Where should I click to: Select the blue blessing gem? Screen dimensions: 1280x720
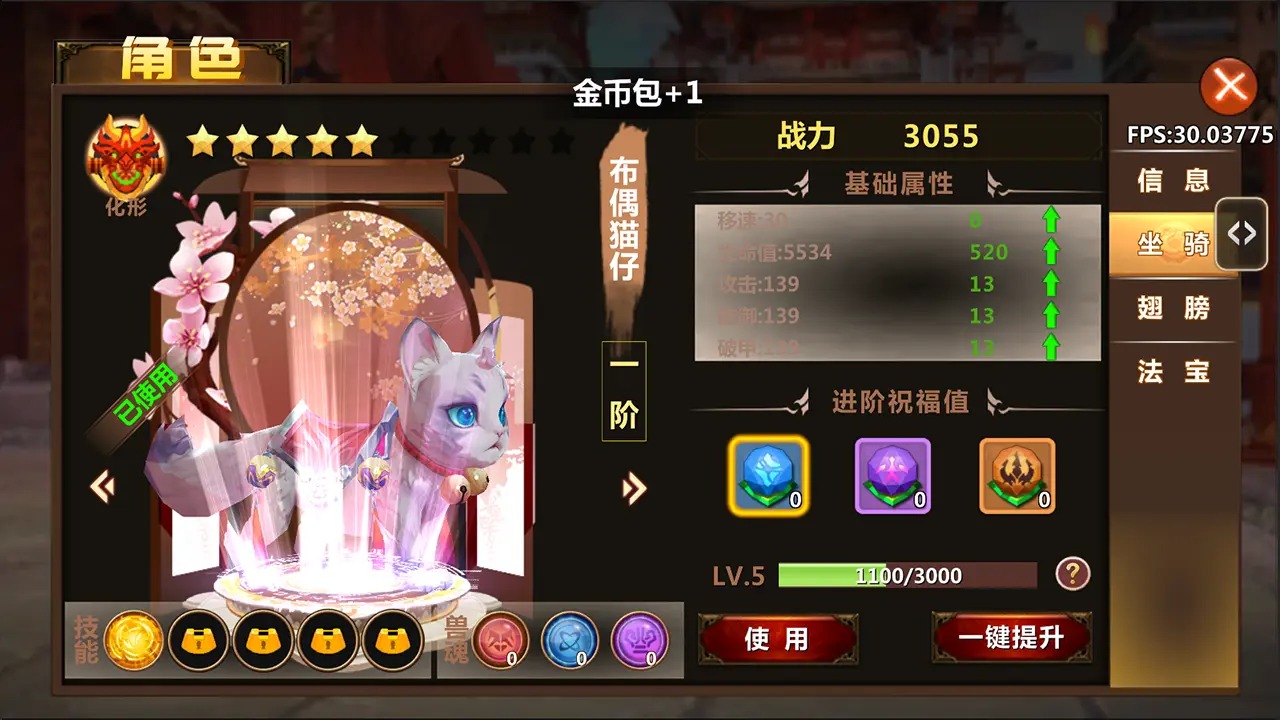click(768, 477)
